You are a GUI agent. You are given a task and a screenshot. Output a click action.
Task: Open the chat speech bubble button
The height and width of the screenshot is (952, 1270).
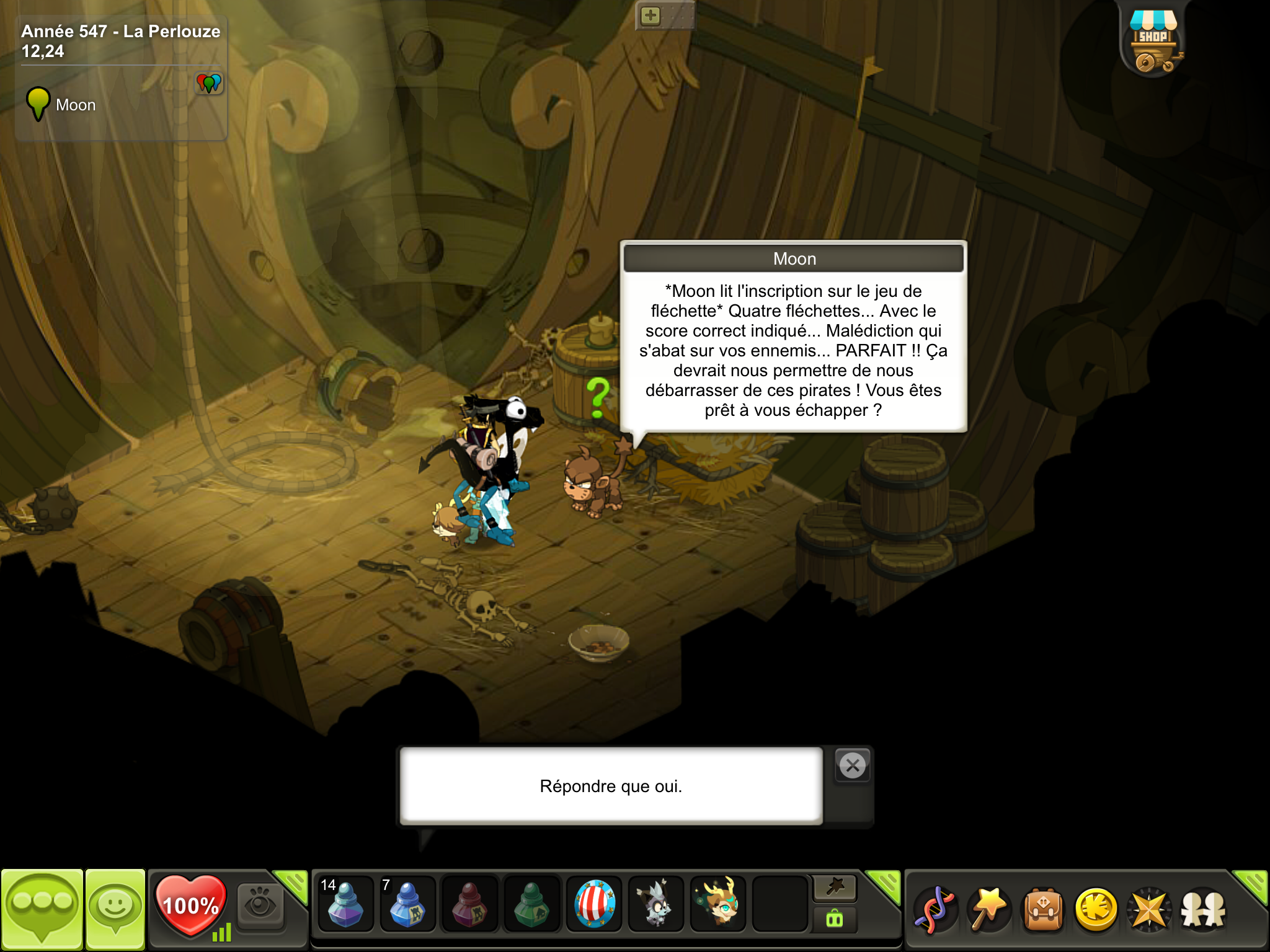point(42,909)
